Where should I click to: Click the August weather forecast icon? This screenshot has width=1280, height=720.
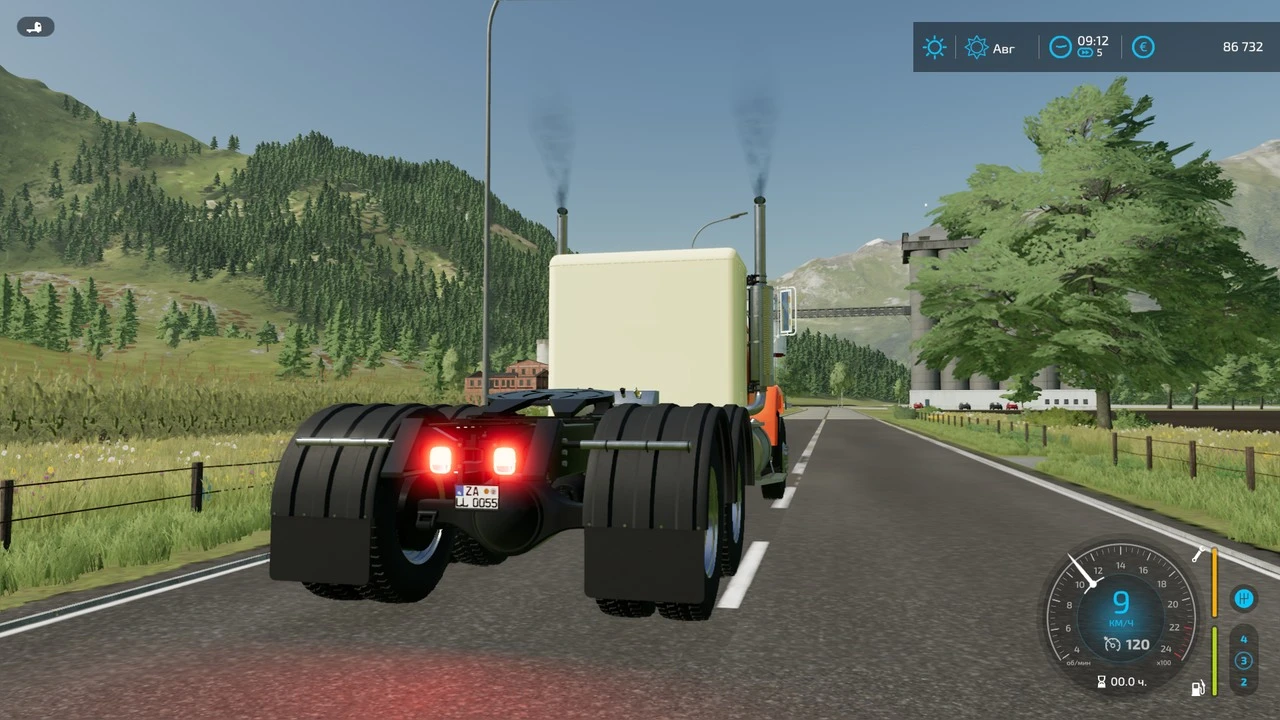tap(976, 47)
